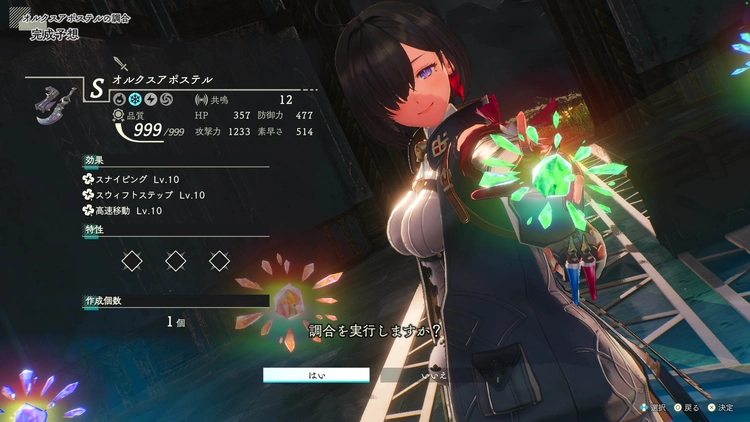Image resolution: width=750 pixels, height=422 pixels.
Task: Click the fire element icon
Action: click(120, 100)
